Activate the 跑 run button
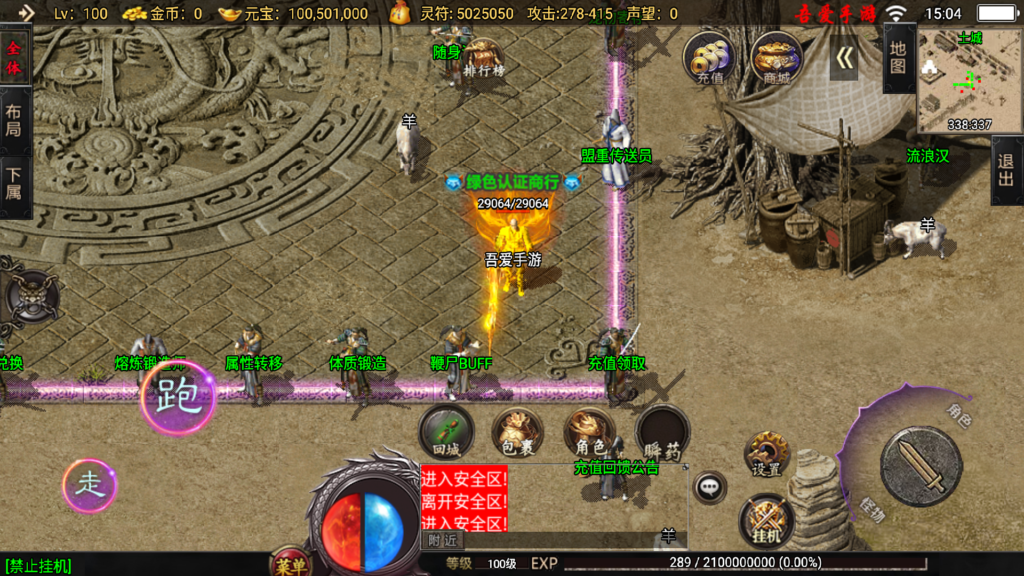Viewport: 1024px width, 576px height. point(178,398)
